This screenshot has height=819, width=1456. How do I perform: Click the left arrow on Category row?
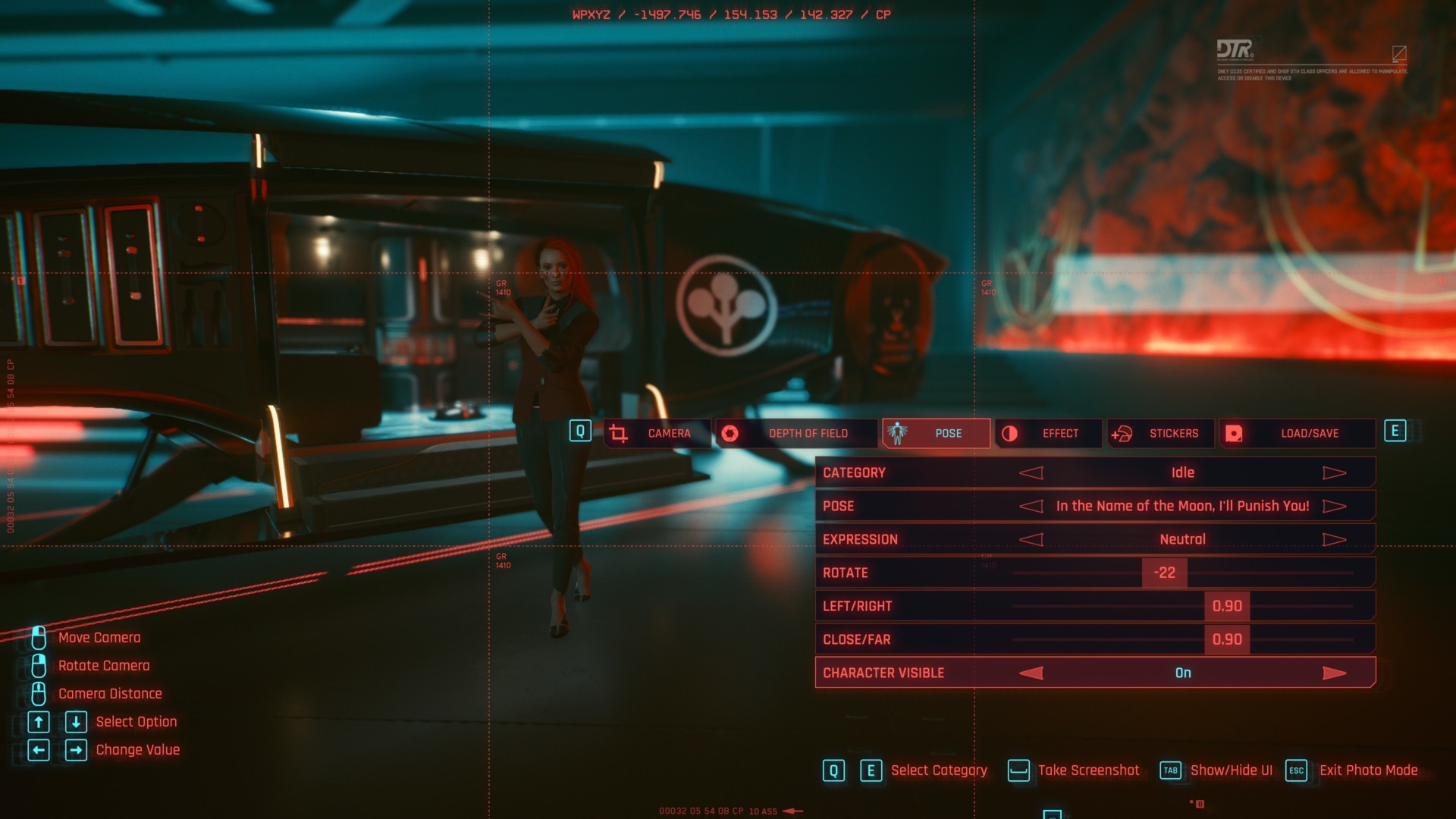pos(1031,473)
